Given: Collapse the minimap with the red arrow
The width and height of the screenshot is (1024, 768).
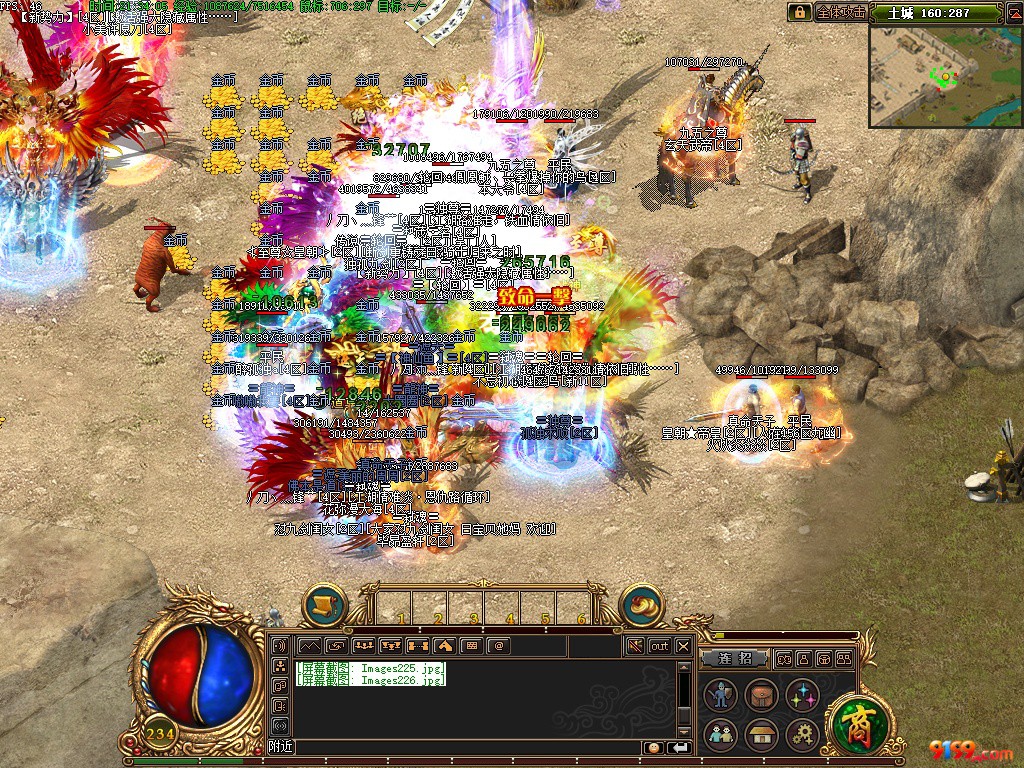Looking at the screenshot, I should 1009,12.
